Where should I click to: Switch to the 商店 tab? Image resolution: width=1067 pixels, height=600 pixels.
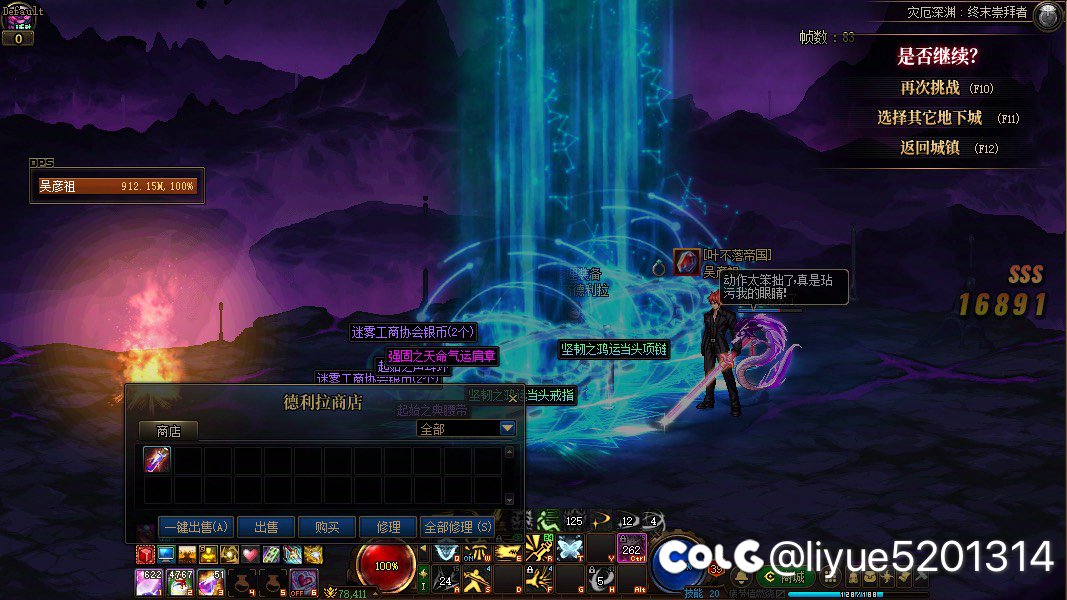tap(168, 430)
